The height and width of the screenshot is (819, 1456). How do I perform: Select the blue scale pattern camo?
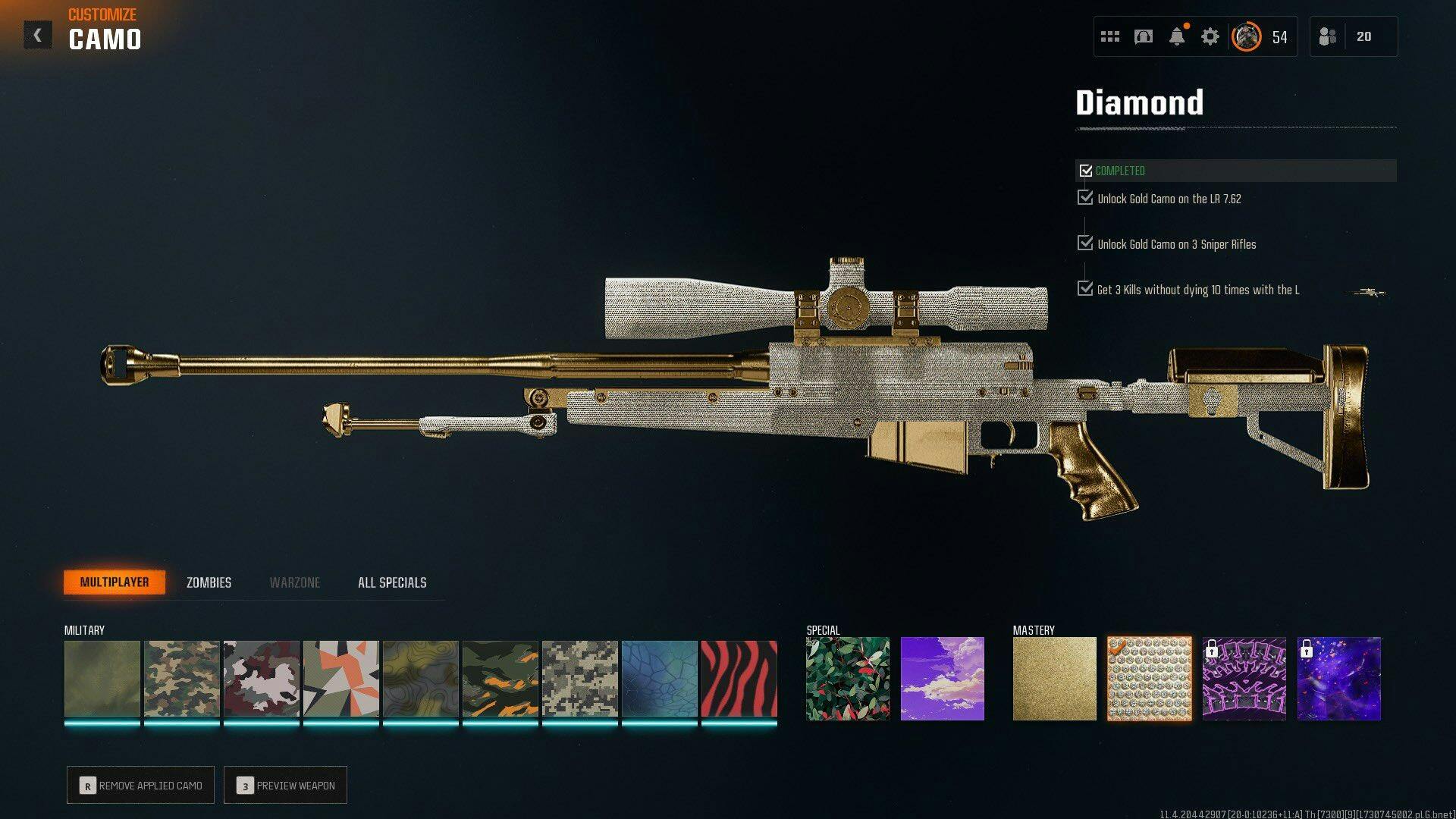[x=659, y=679]
